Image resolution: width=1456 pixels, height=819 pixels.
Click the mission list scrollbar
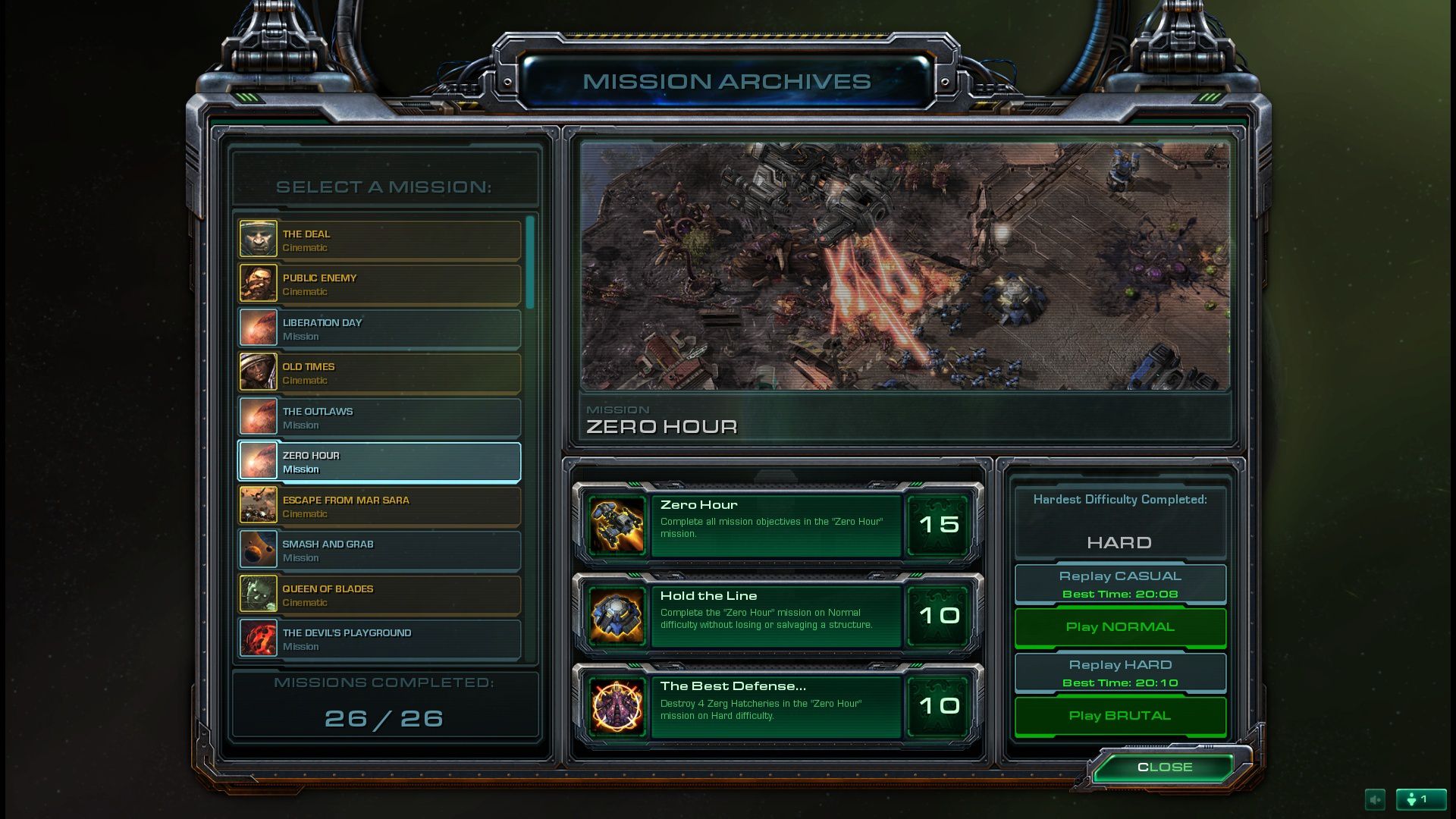click(x=530, y=263)
